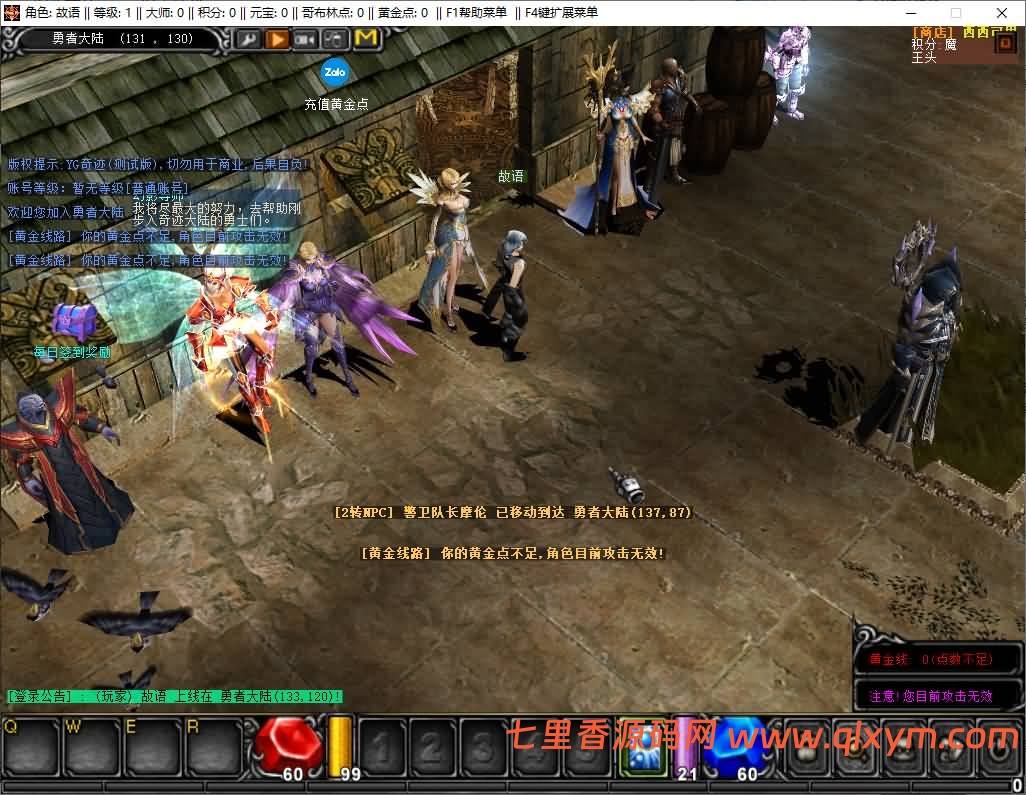Minimize the game window

[x=910, y=13]
